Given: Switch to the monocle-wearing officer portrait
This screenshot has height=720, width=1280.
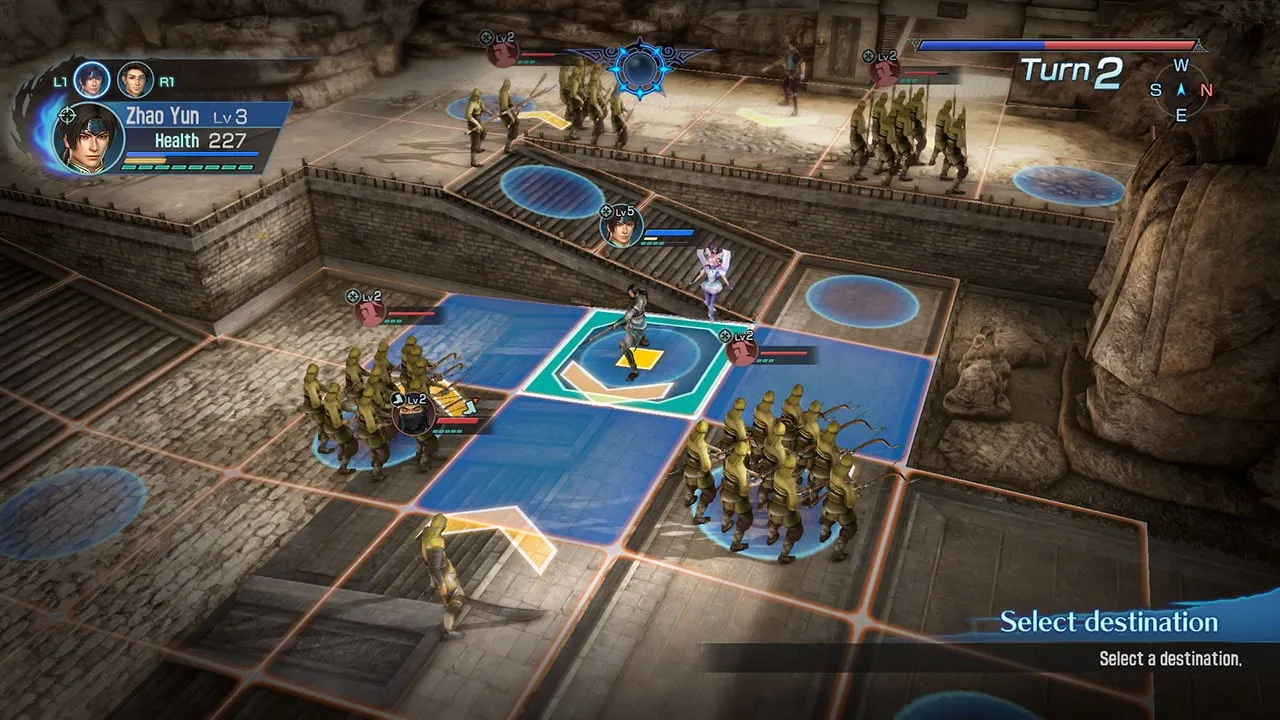Looking at the screenshot, I should click(135, 79).
